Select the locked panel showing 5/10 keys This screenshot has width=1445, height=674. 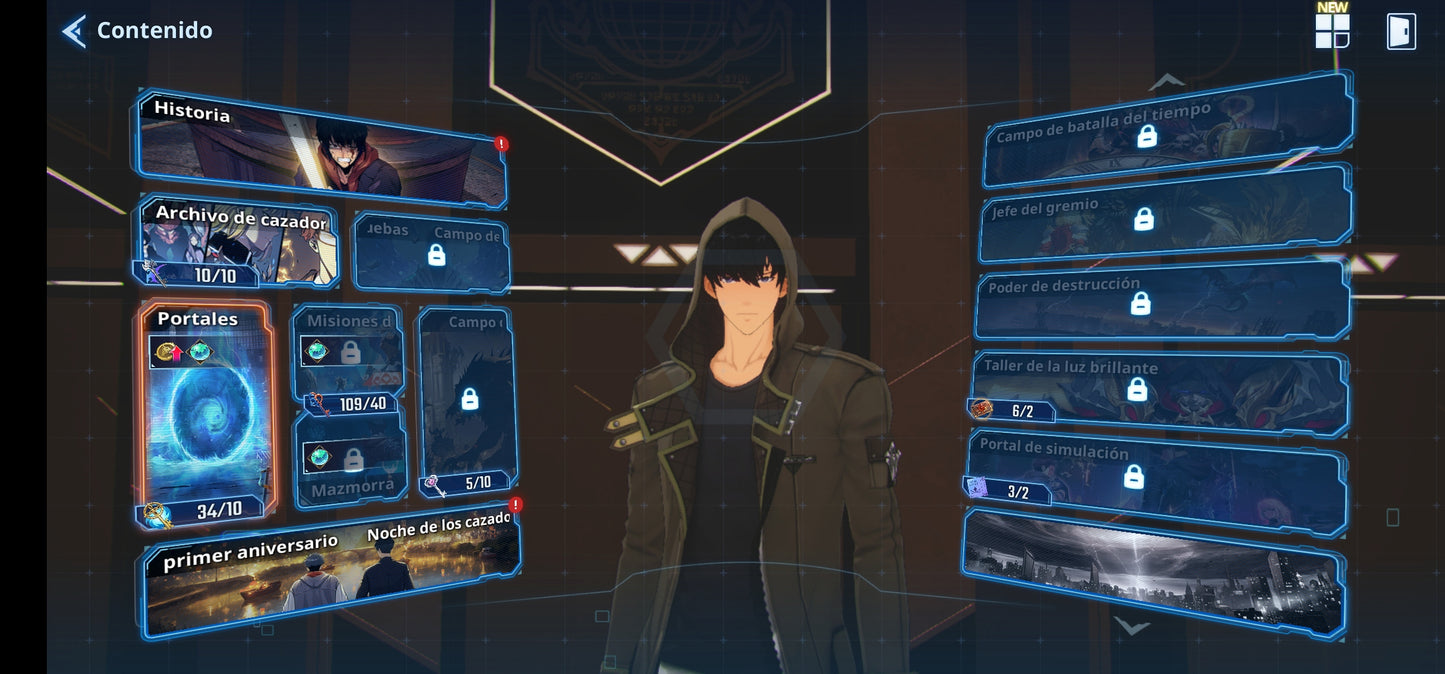pyautogui.click(x=467, y=400)
